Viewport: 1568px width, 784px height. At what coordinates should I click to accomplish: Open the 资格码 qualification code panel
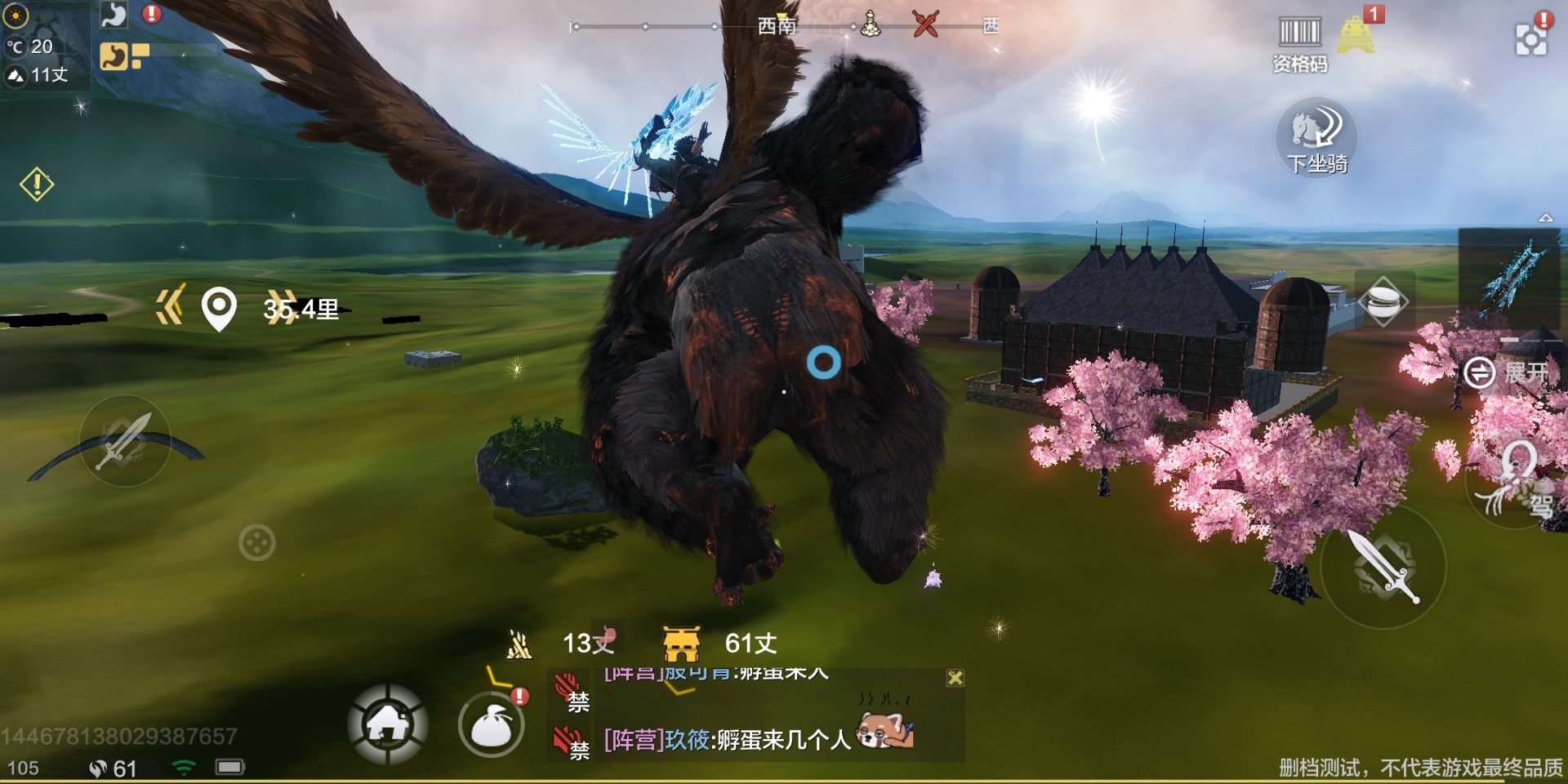click(1298, 44)
